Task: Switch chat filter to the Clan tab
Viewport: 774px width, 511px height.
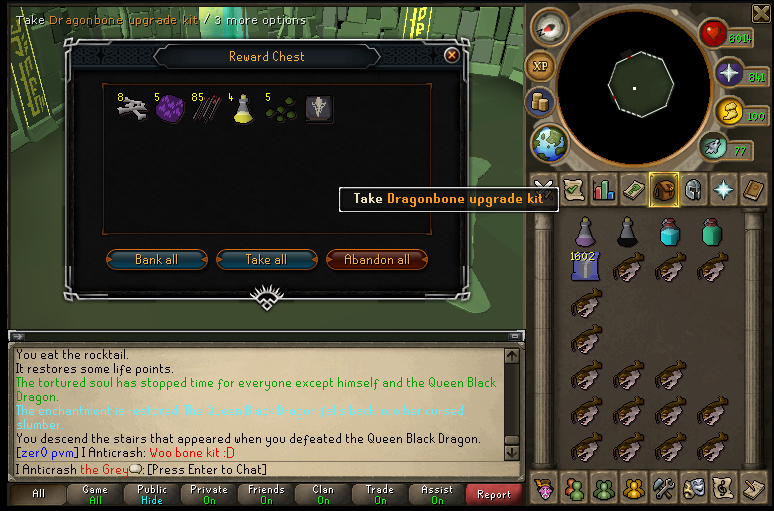Action: (323, 494)
